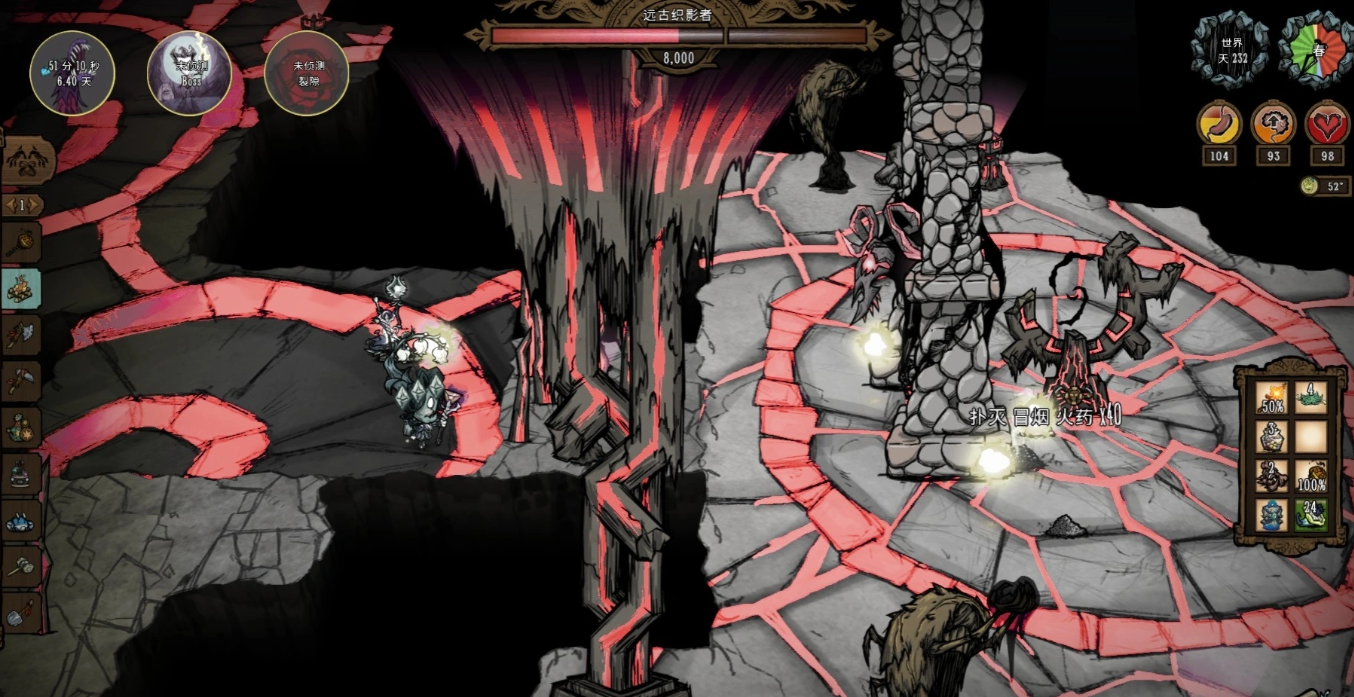This screenshot has width=1354, height=697.
Task: Choose the brown item stack of 2
Action: click(x=1272, y=476)
